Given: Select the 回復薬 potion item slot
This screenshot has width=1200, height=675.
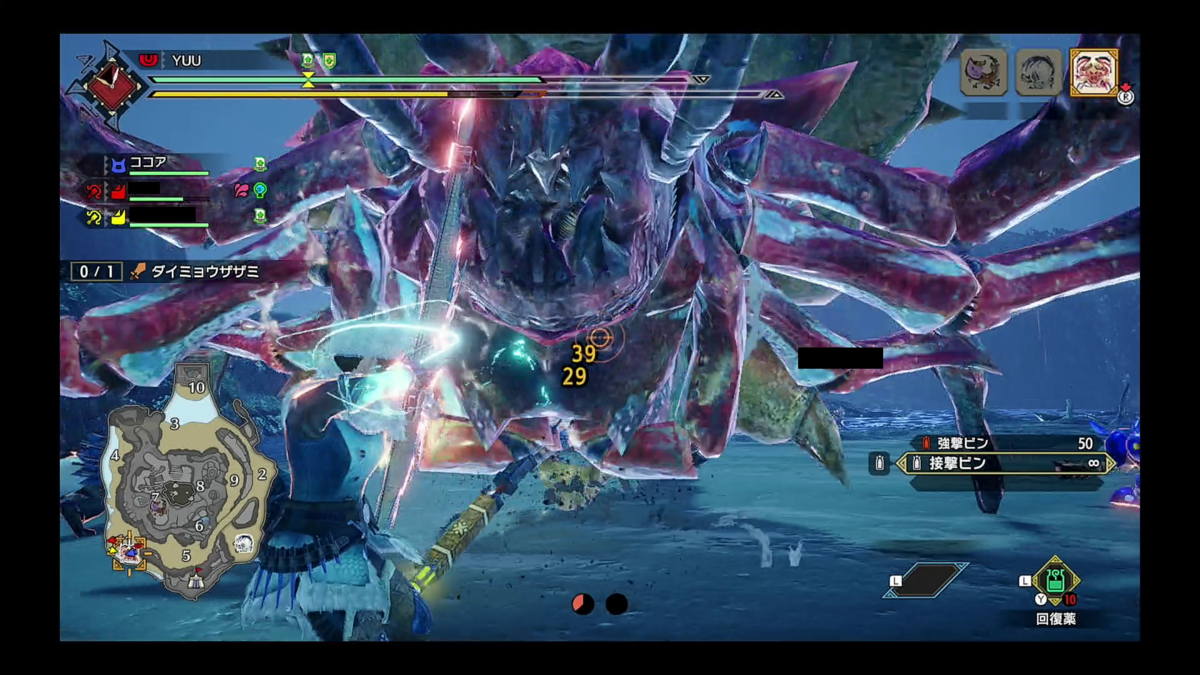Looking at the screenshot, I should 1055,582.
